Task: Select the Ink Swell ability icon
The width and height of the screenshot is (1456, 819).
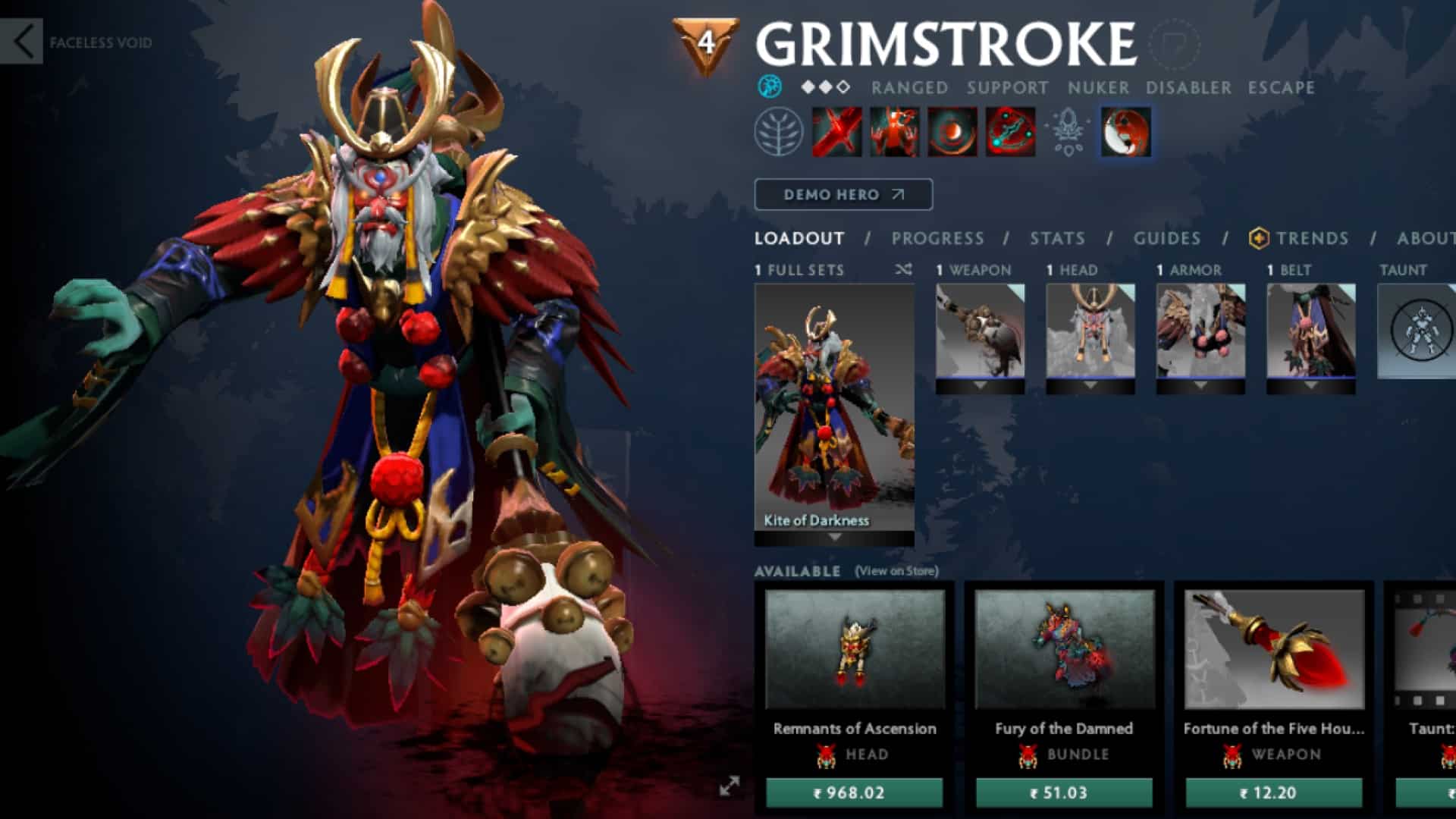Action: [952, 130]
